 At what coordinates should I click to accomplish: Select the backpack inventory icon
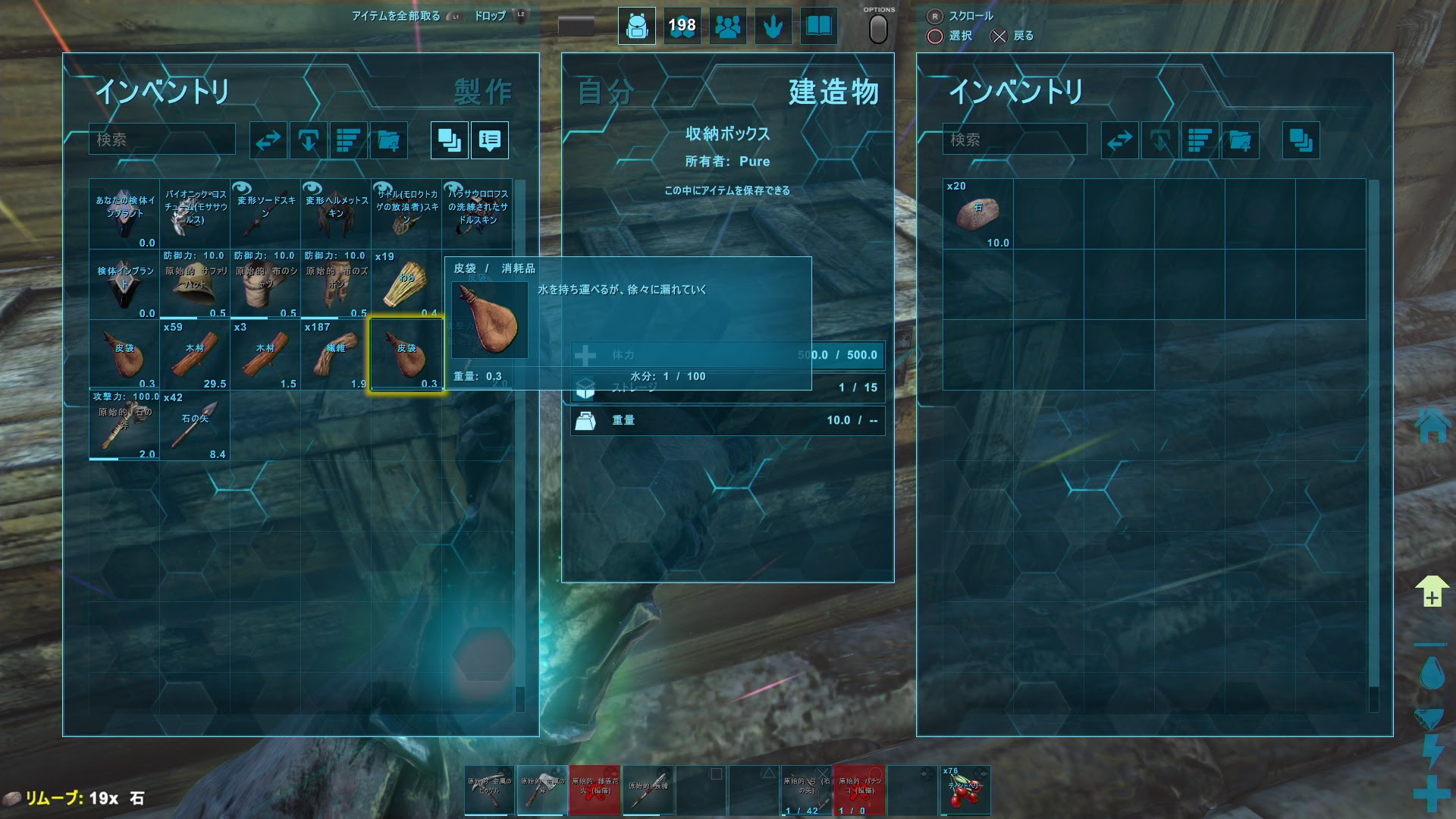pyautogui.click(x=636, y=26)
